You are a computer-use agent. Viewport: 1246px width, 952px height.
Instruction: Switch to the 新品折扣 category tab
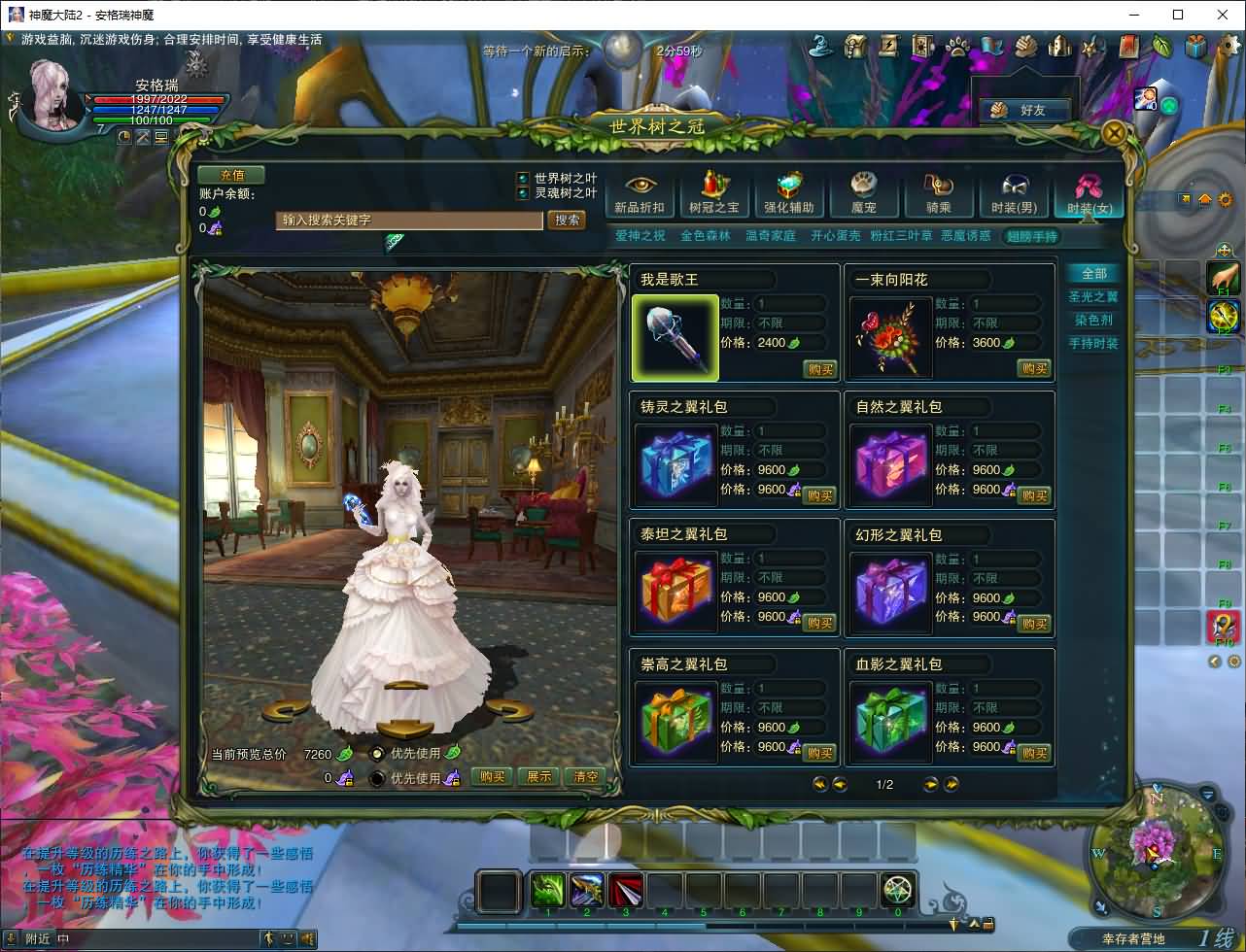click(x=640, y=194)
